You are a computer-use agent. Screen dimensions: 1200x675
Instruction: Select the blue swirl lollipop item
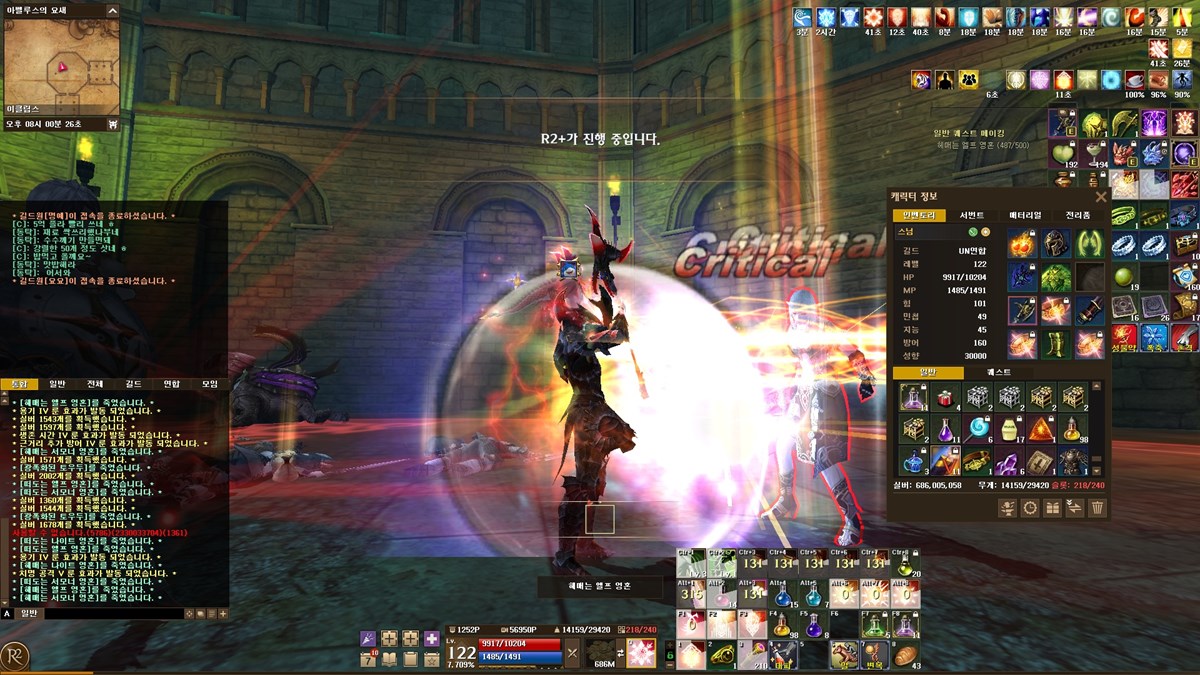[977, 428]
